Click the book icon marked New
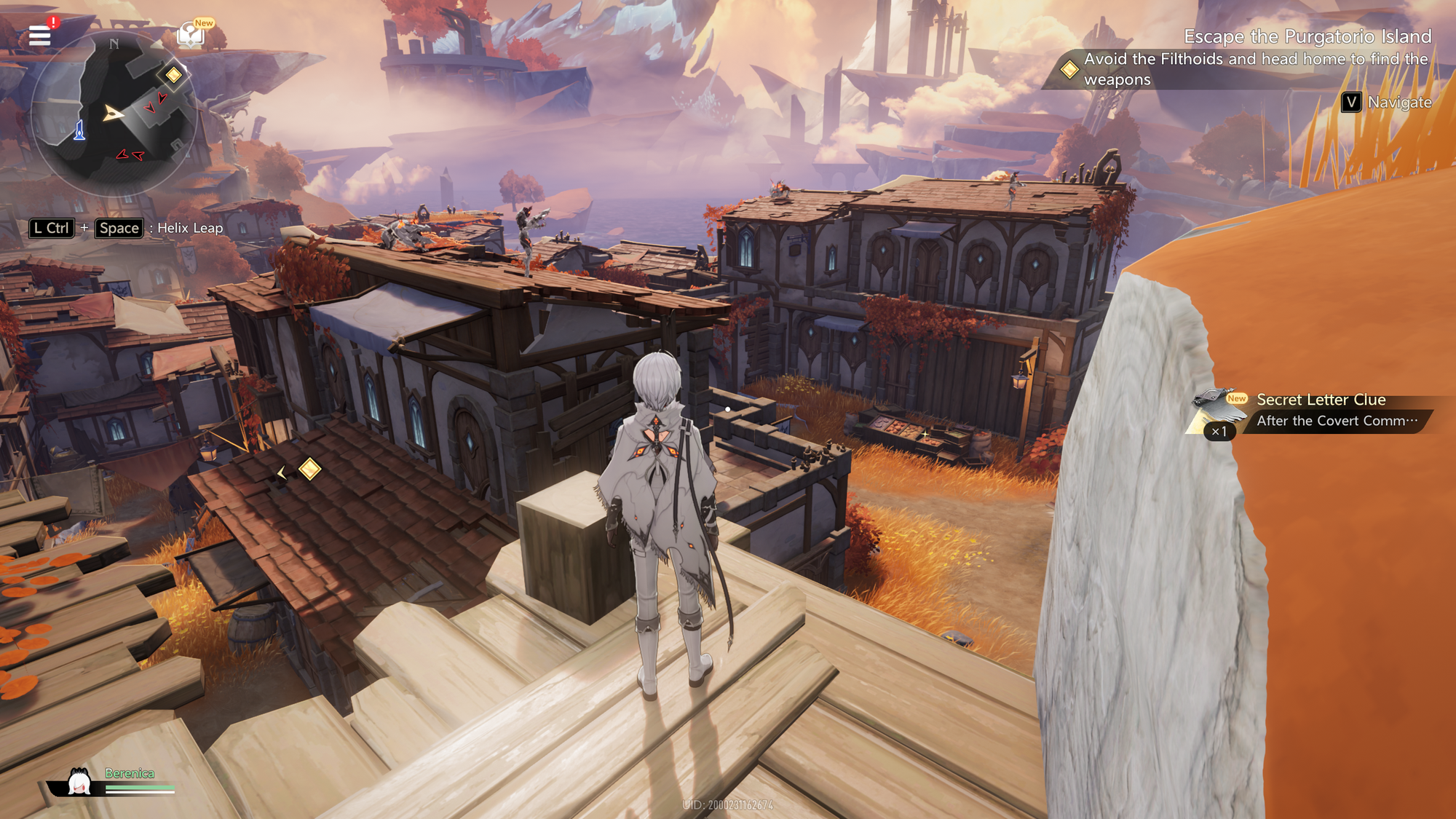Viewport: 1456px width, 819px height. pyautogui.click(x=191, y=34)
